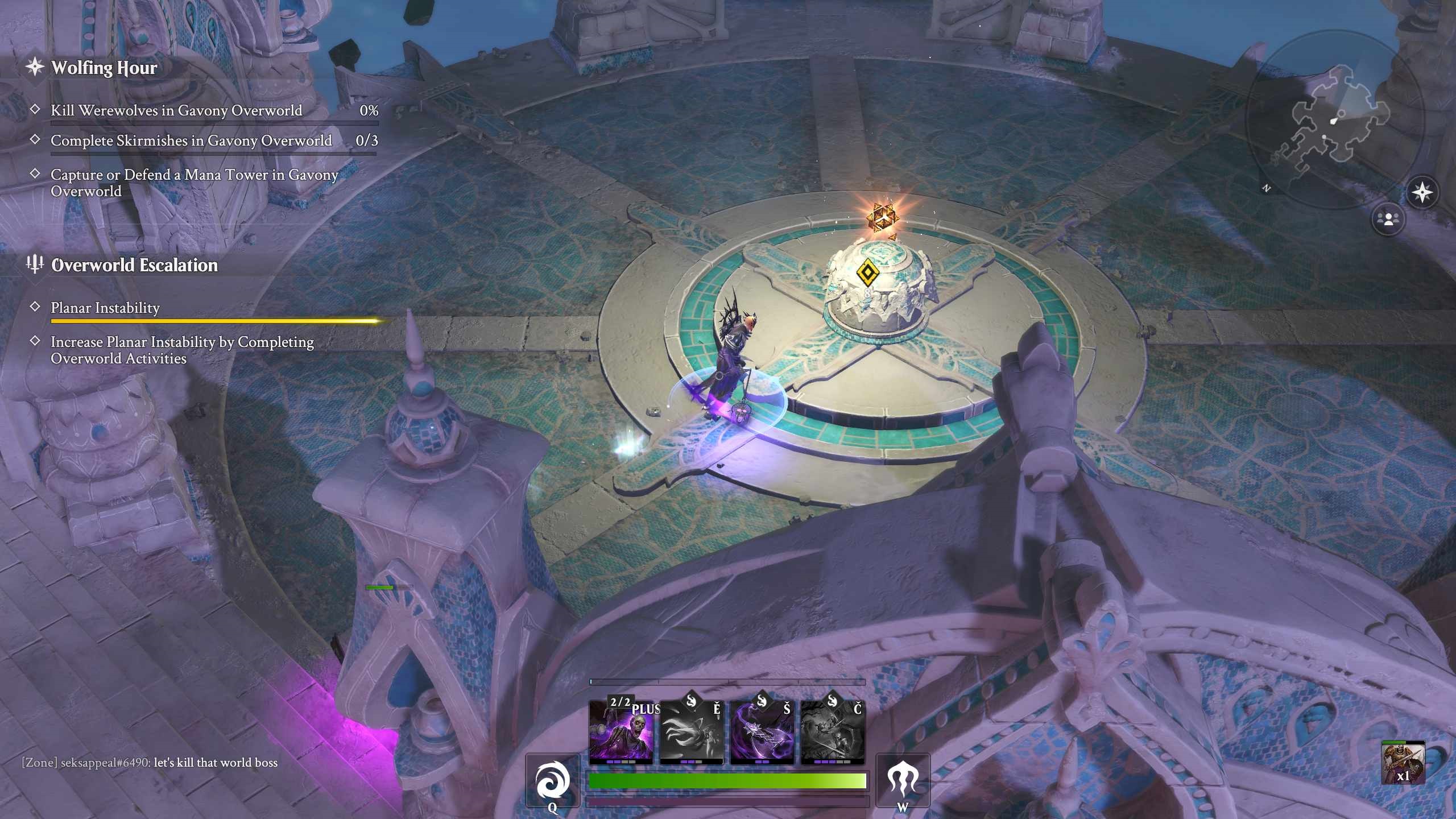Select the Overworld Escalation tracker header
This screenshot has width=1456, height=819.
[x=134, y=265]
